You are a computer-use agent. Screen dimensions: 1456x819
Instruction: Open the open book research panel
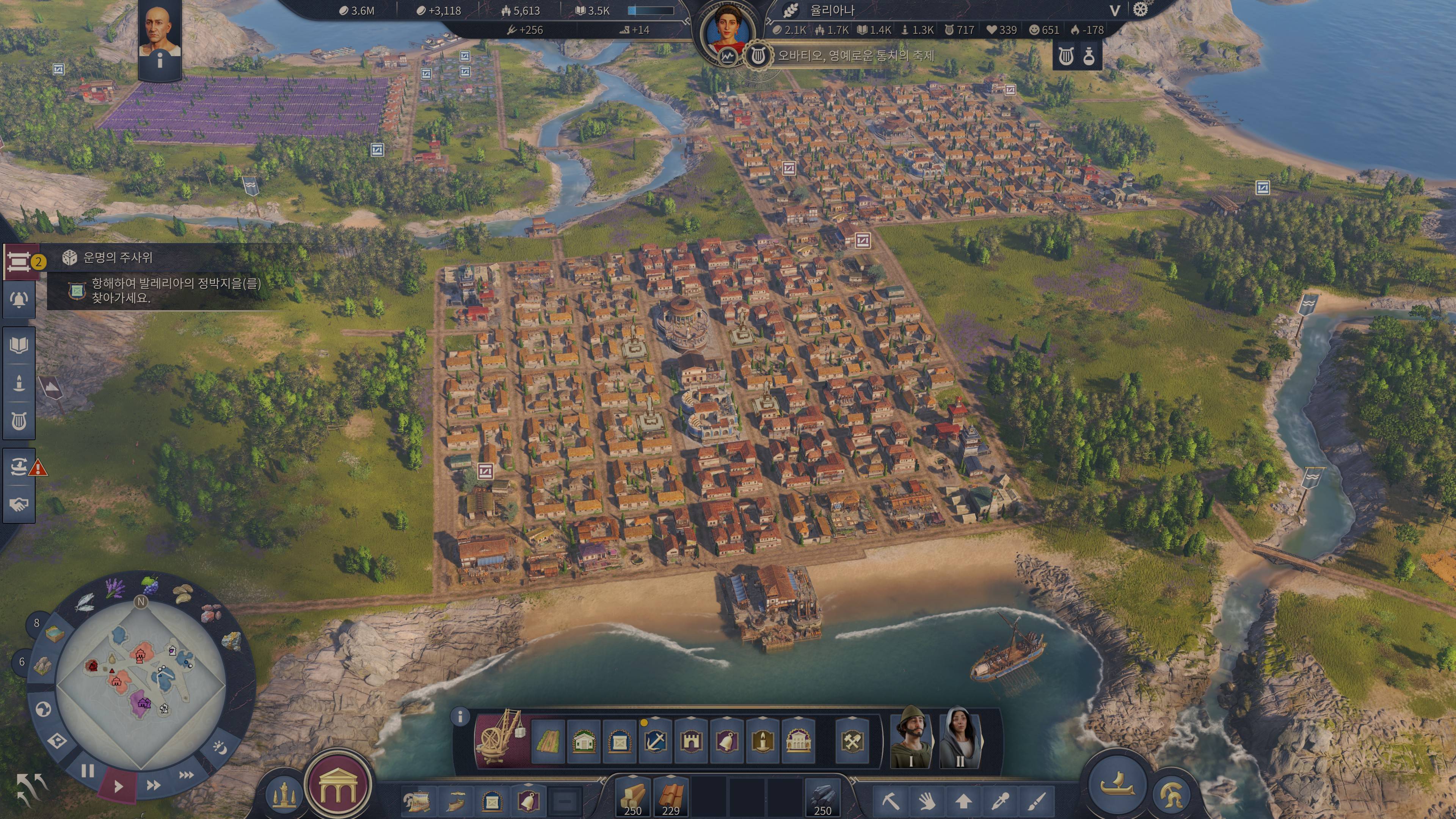[19, 345]
